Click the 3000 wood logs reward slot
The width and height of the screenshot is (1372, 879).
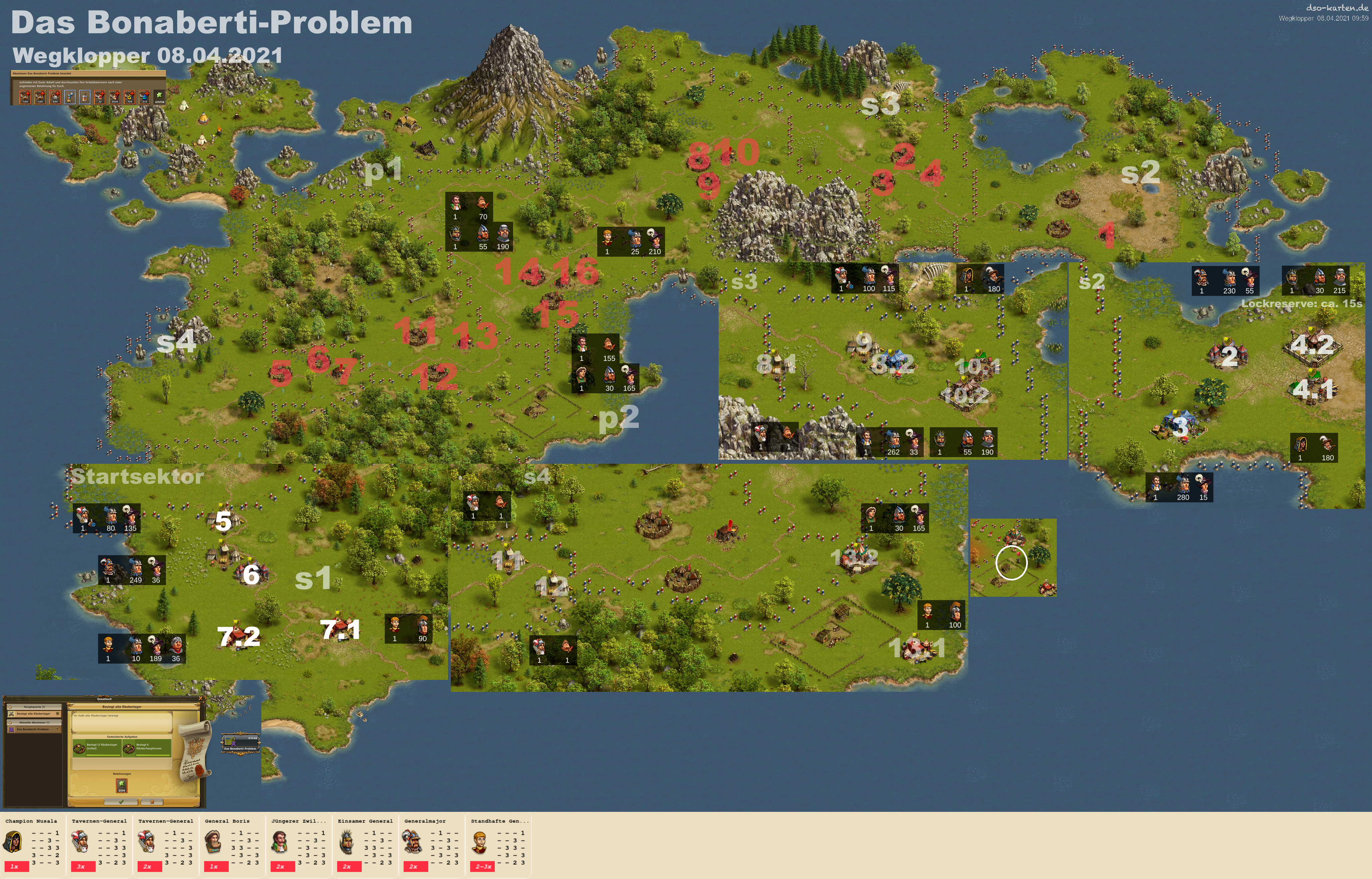(x=115, y=97)
